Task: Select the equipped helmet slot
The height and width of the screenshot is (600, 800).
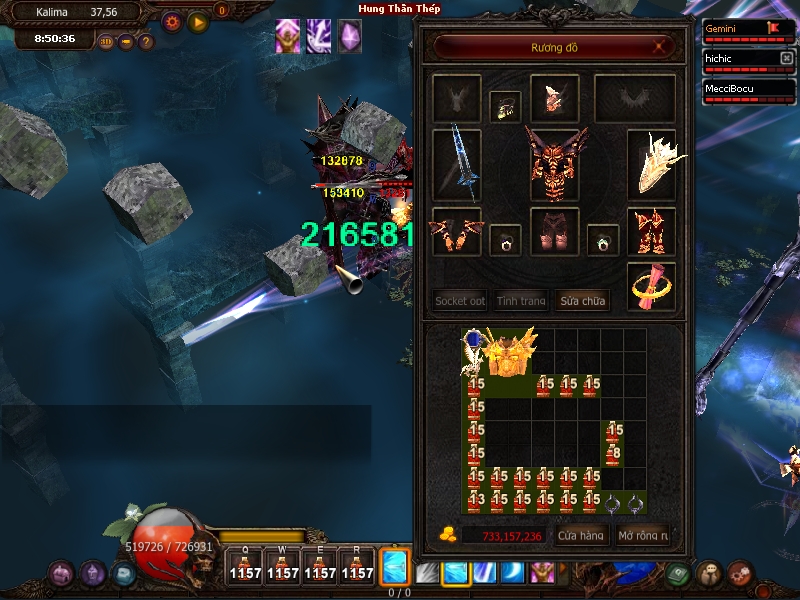Action: click(x=554, y=98)
